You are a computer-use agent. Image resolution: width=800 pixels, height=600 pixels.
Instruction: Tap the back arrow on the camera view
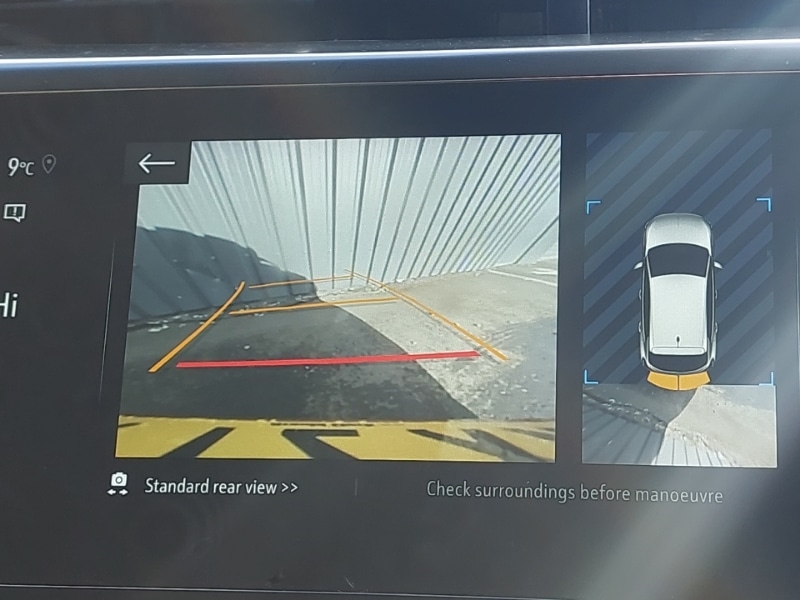[157, 163]
